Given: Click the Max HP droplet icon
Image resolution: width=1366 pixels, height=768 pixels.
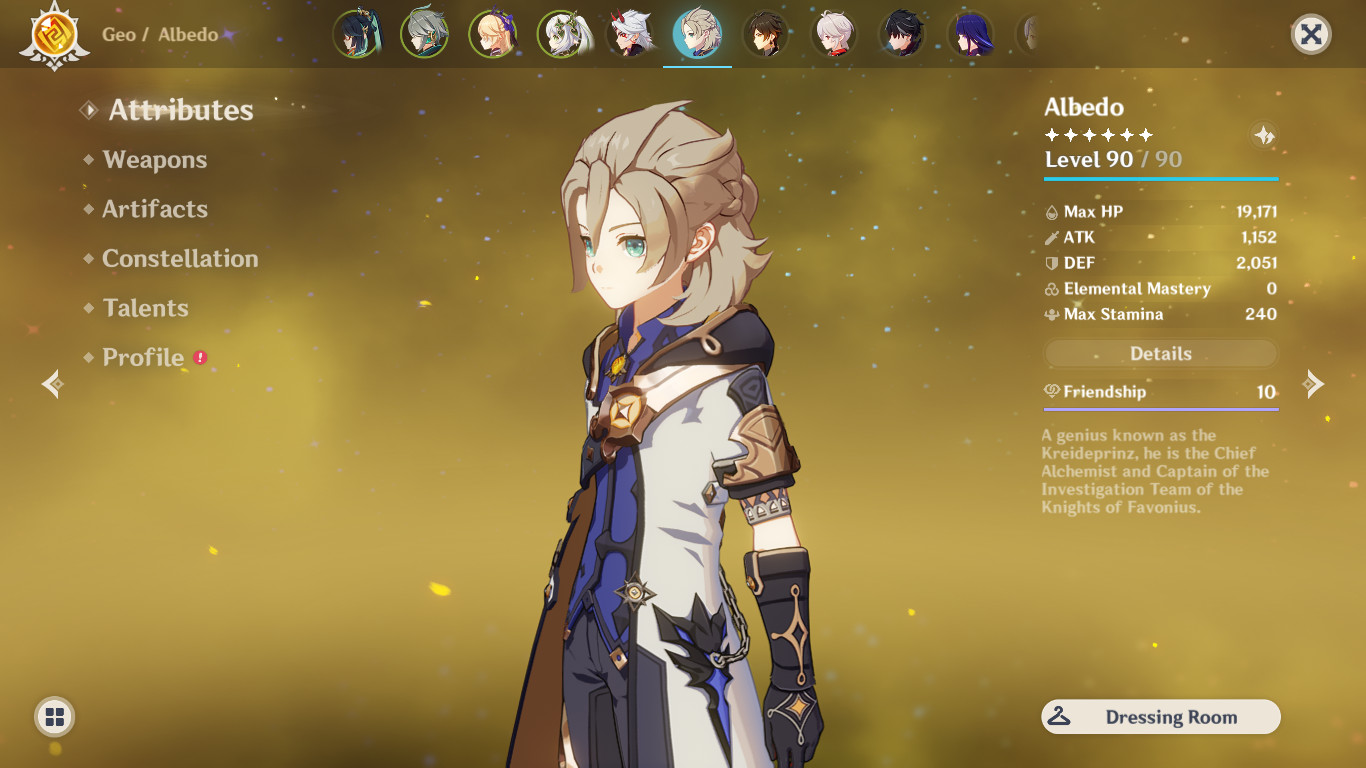Looking at the screenshot, I should [1051, 211].
